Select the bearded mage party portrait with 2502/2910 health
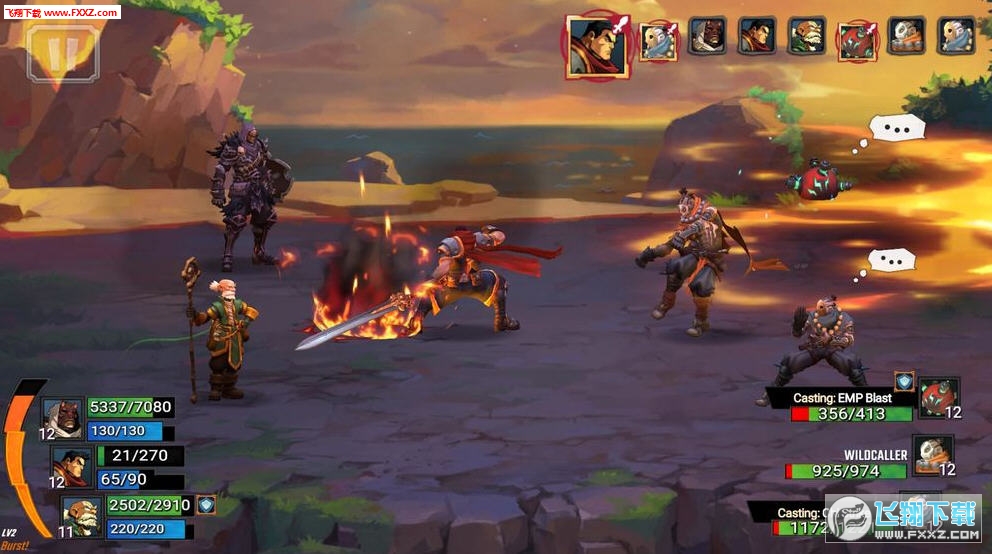992x554 pixels. pos(81,515)
